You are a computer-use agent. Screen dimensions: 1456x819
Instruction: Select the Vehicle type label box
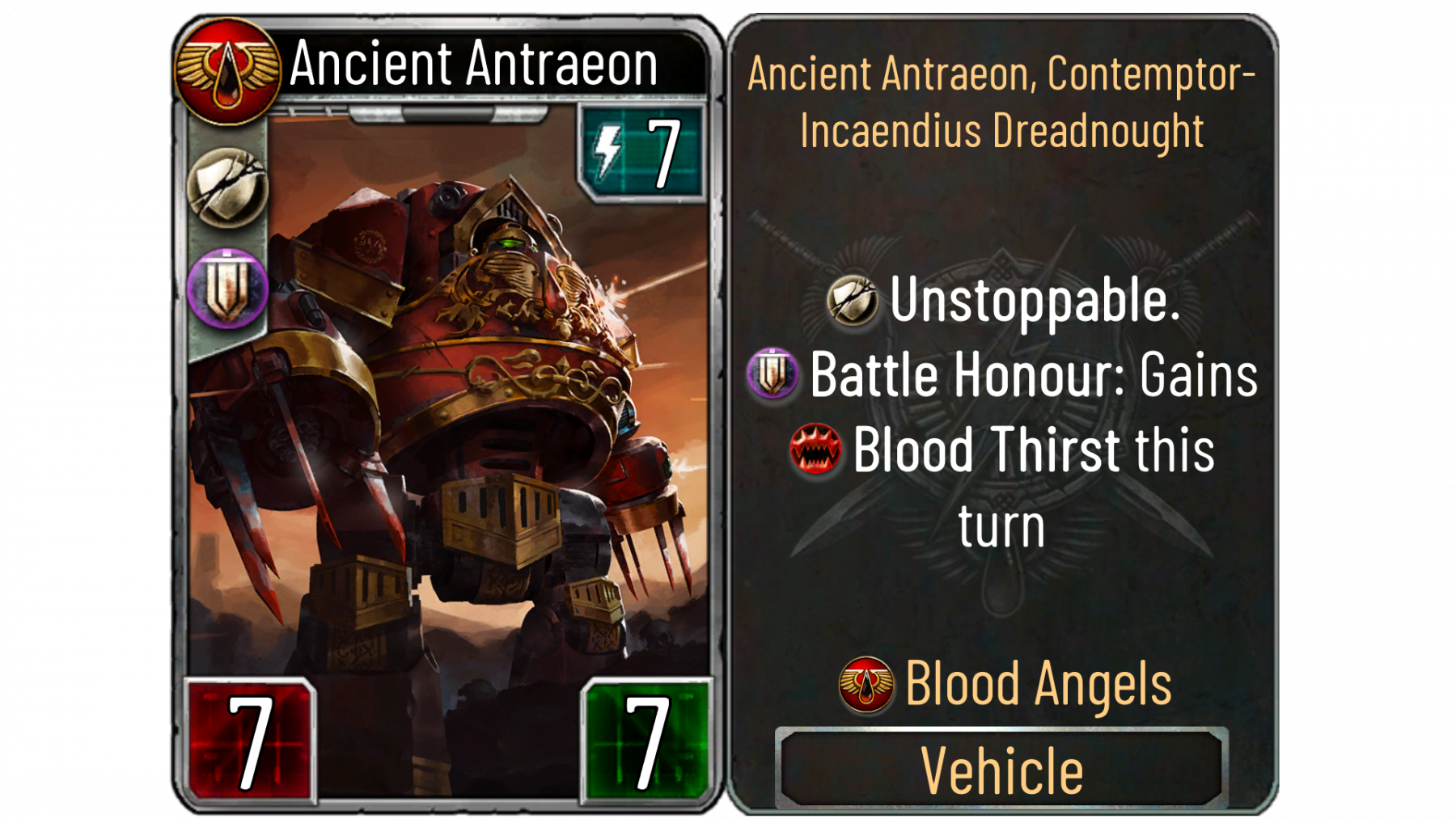[1001, 769]
